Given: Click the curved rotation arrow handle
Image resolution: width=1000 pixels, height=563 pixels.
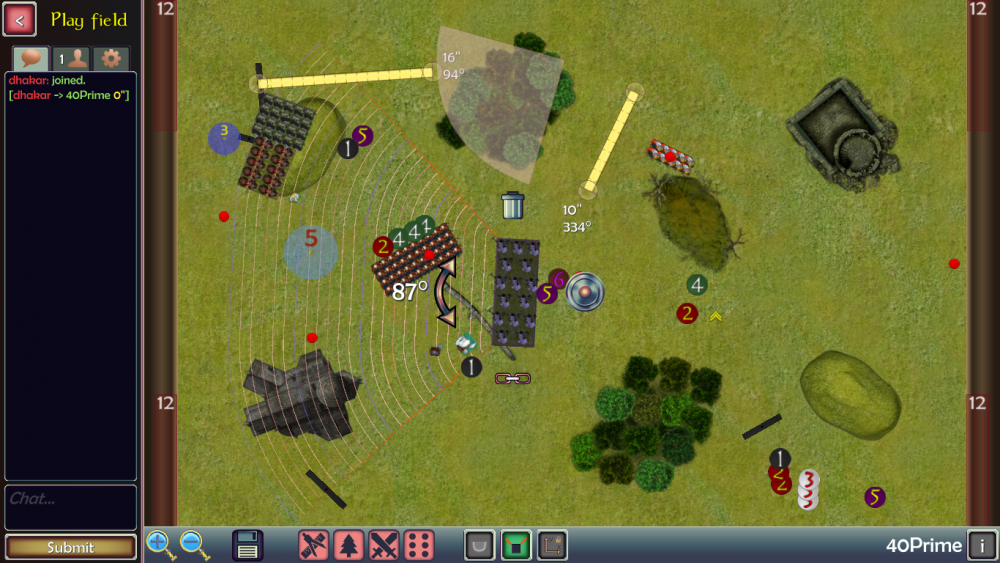Looking at the screenshot, I should tap(446, 291).
